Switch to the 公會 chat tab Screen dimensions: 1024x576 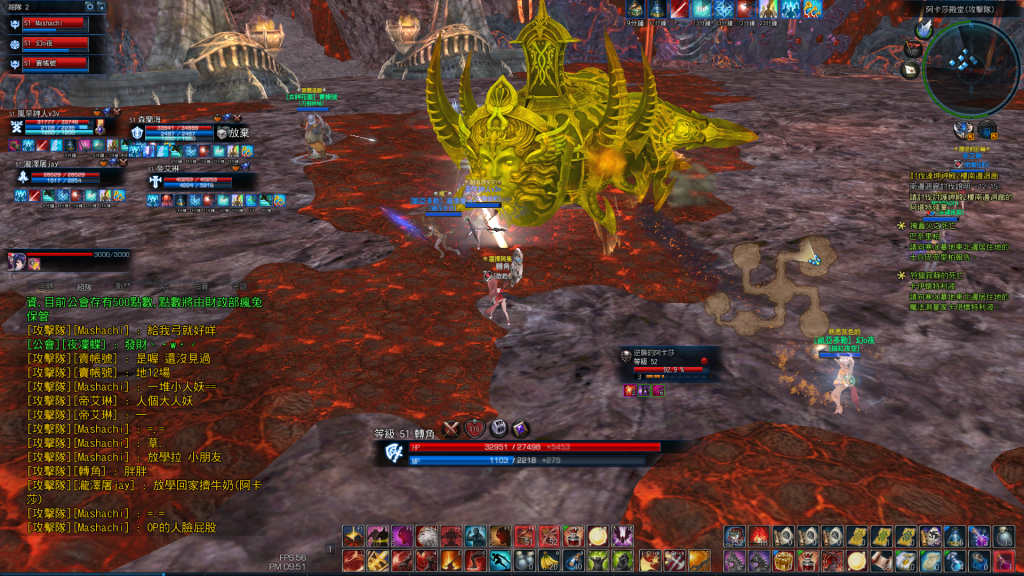pos(163,285)
